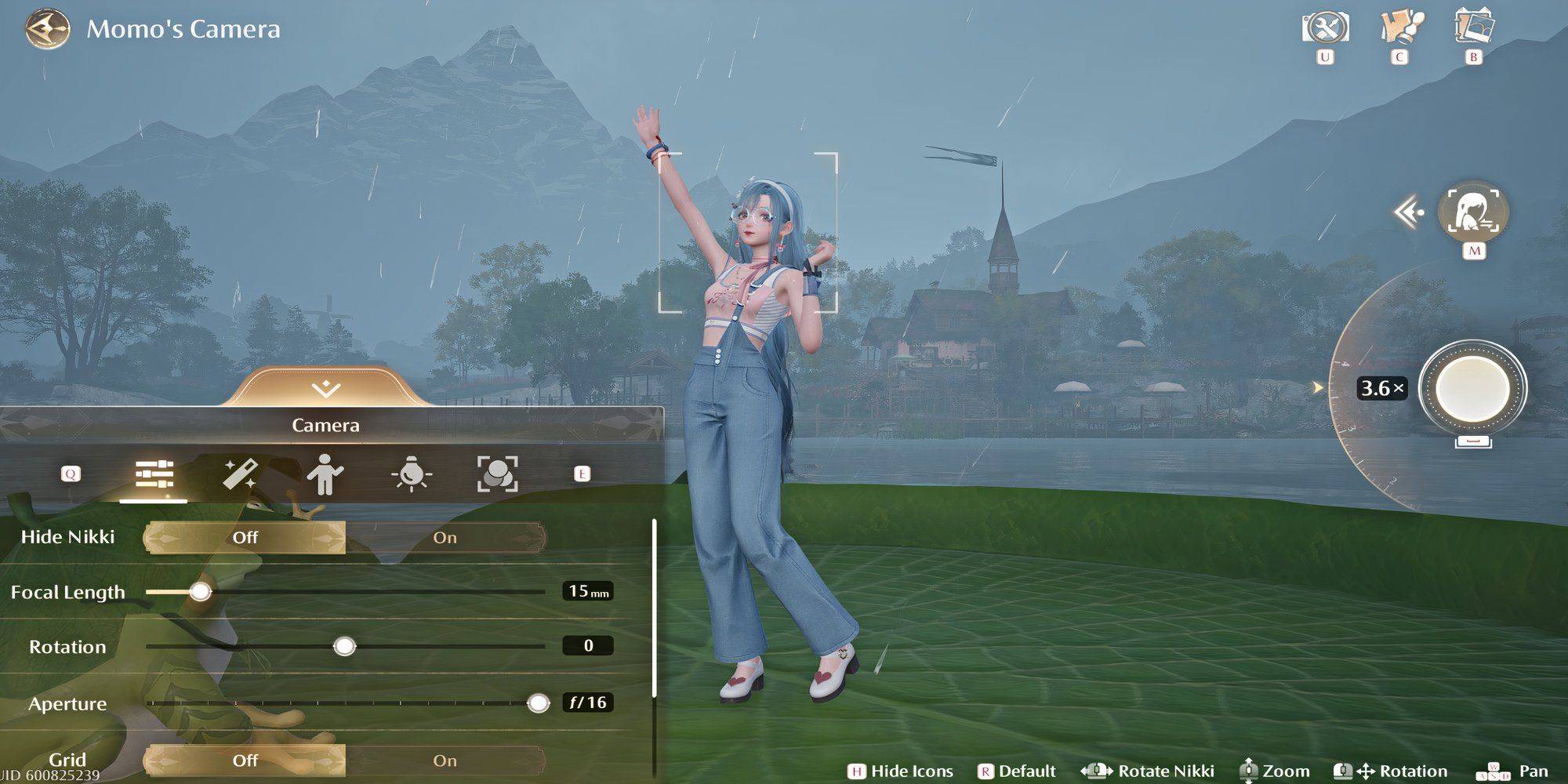
Task: Go back using the top-left arrow button
Action: pos(45,30)
